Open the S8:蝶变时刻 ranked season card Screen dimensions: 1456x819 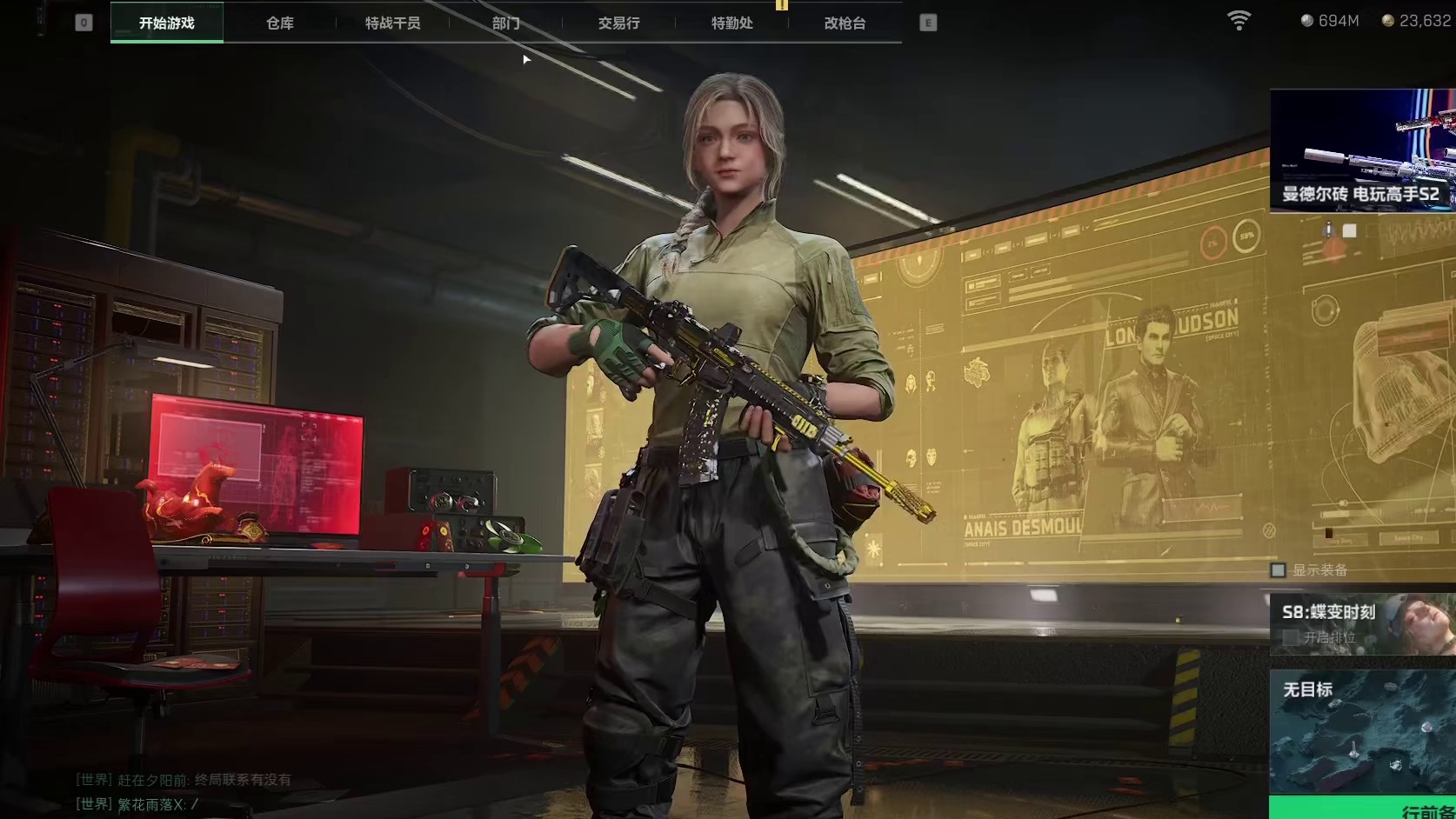coord(1362,624)
